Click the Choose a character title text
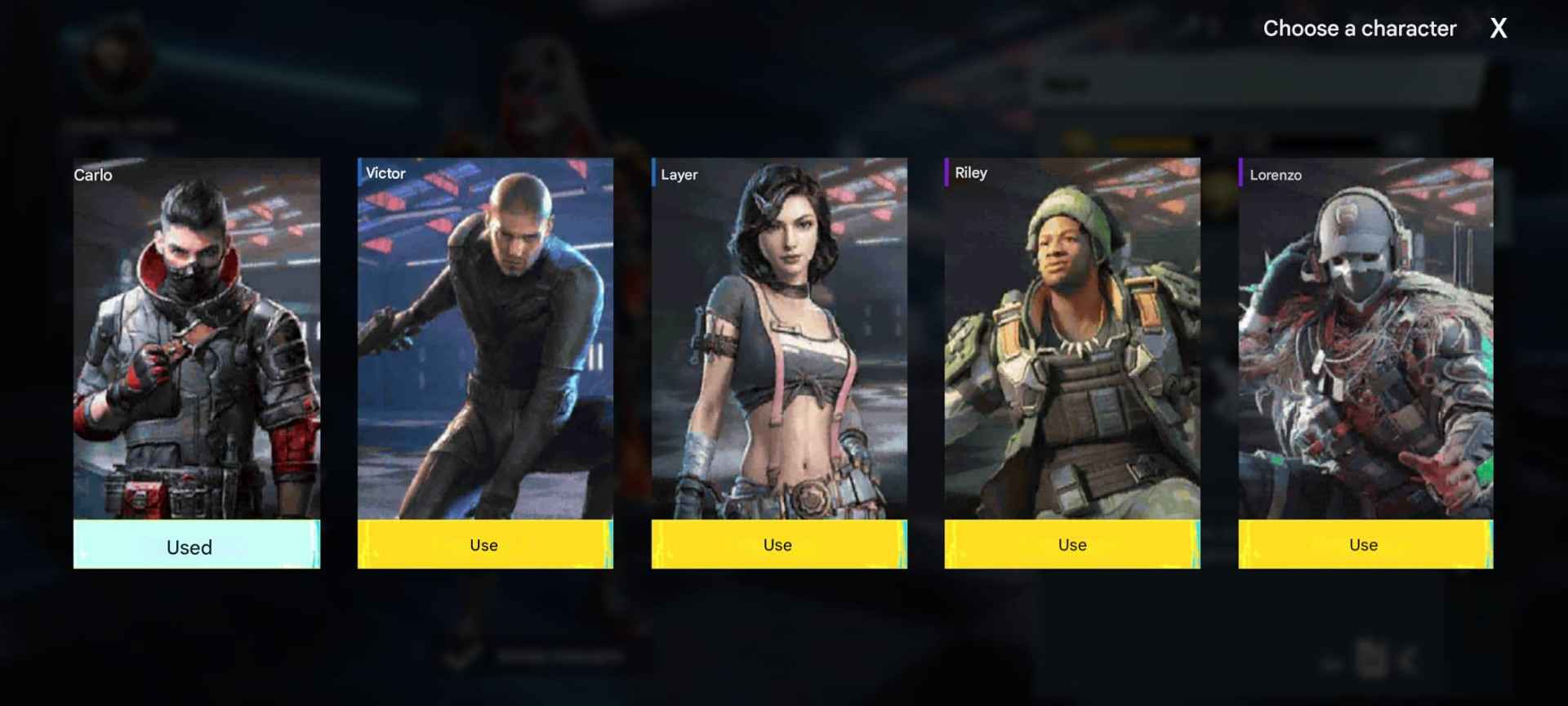This screenshot has height=706, width=1568. [x=1359, y=29]
